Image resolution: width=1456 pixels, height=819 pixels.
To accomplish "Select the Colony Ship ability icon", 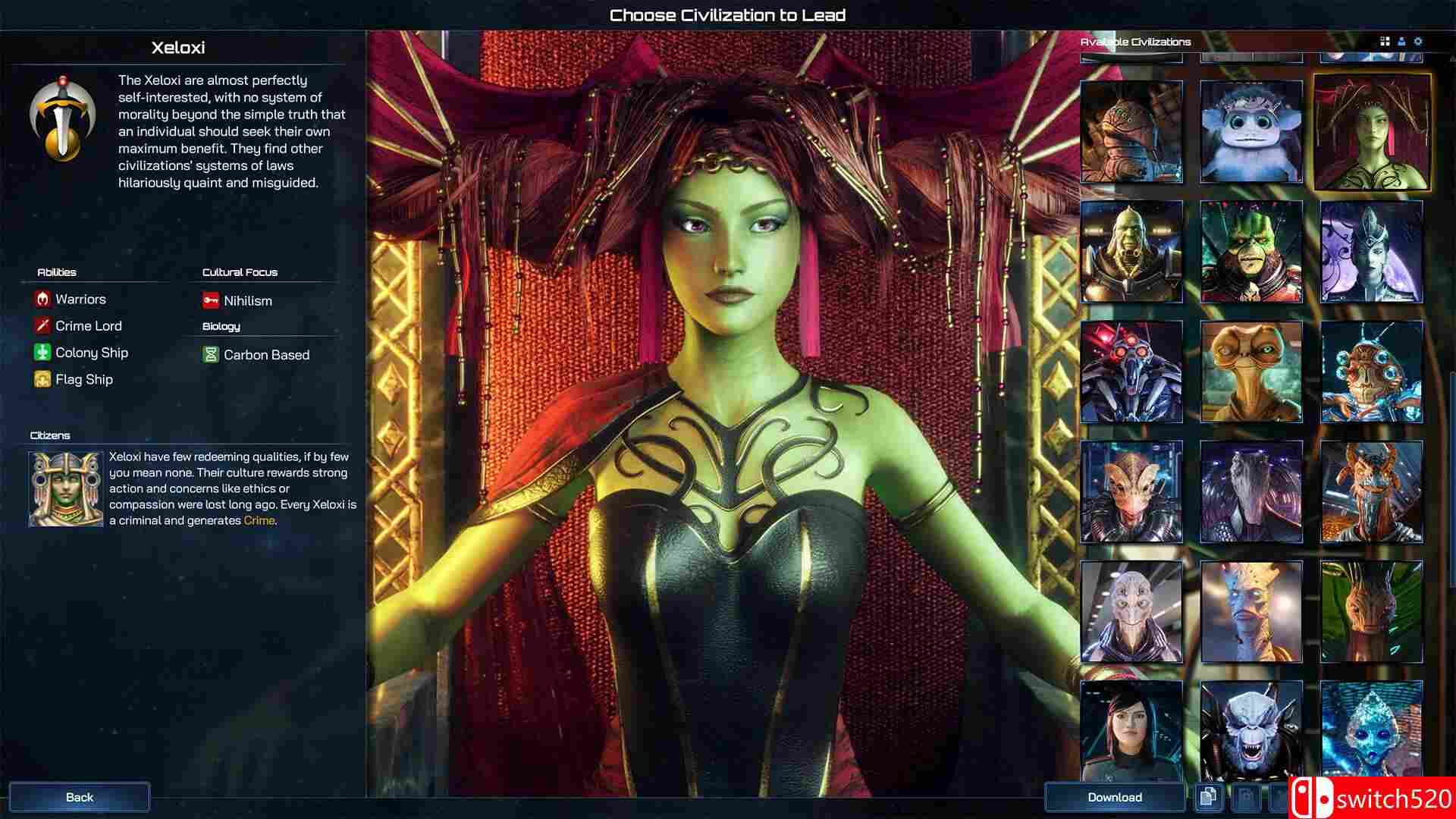I will 42,352.
